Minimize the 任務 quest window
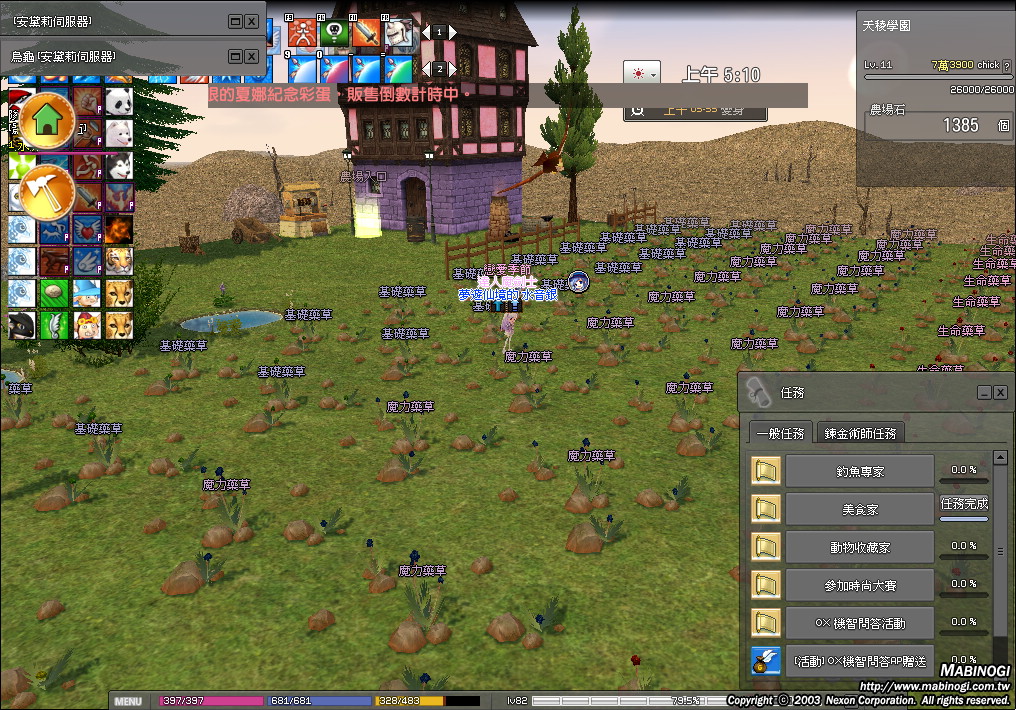This screenshot has width=1016, height=710. pos(984,393)
